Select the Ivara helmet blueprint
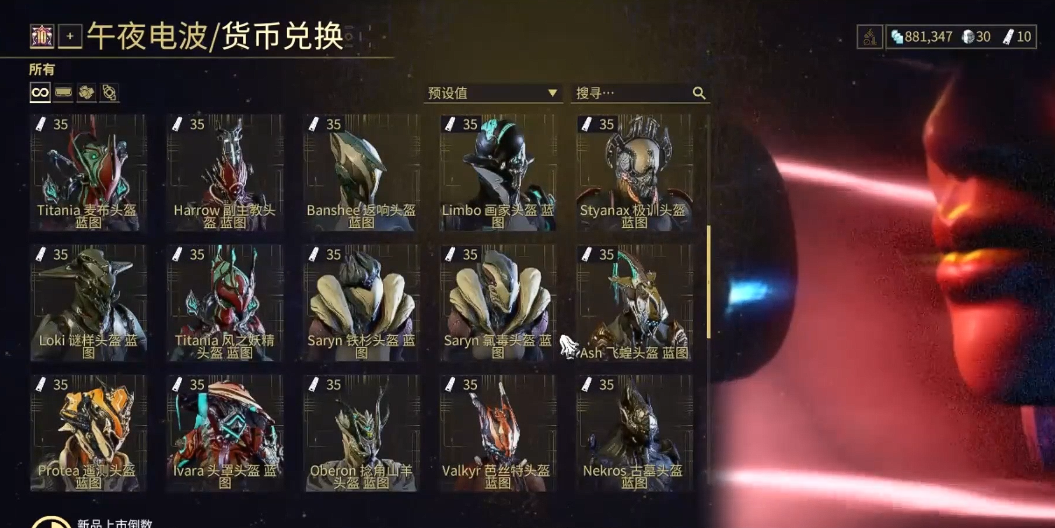The width and height of the screenshot is (1055, 528). 224,432
